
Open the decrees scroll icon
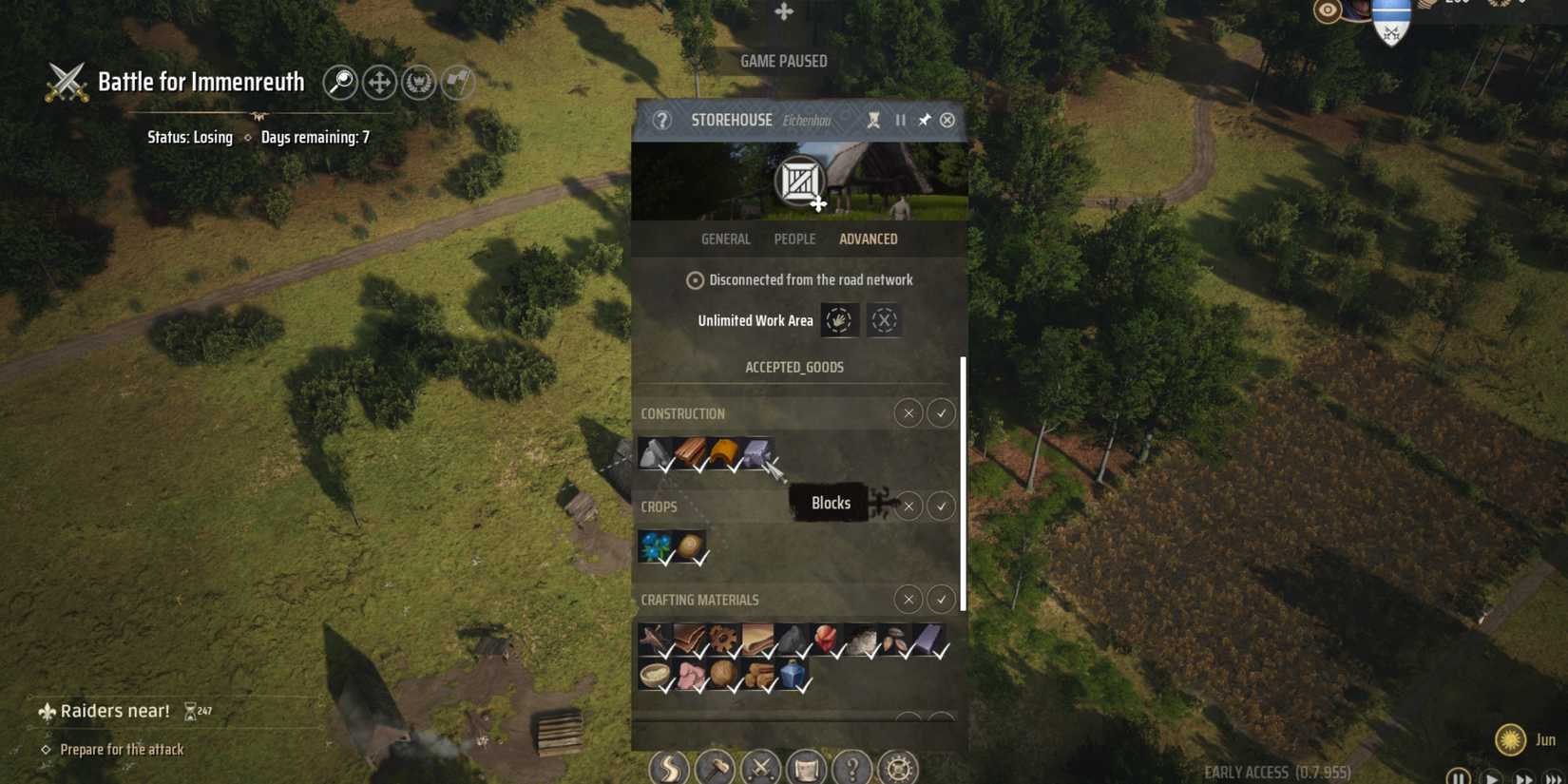point(807,768)
